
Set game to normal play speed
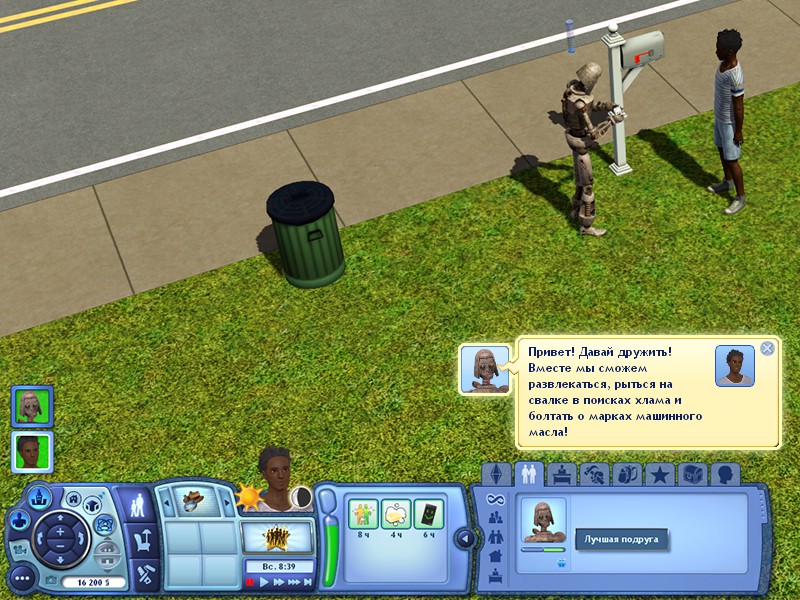(x=265, y=582)
